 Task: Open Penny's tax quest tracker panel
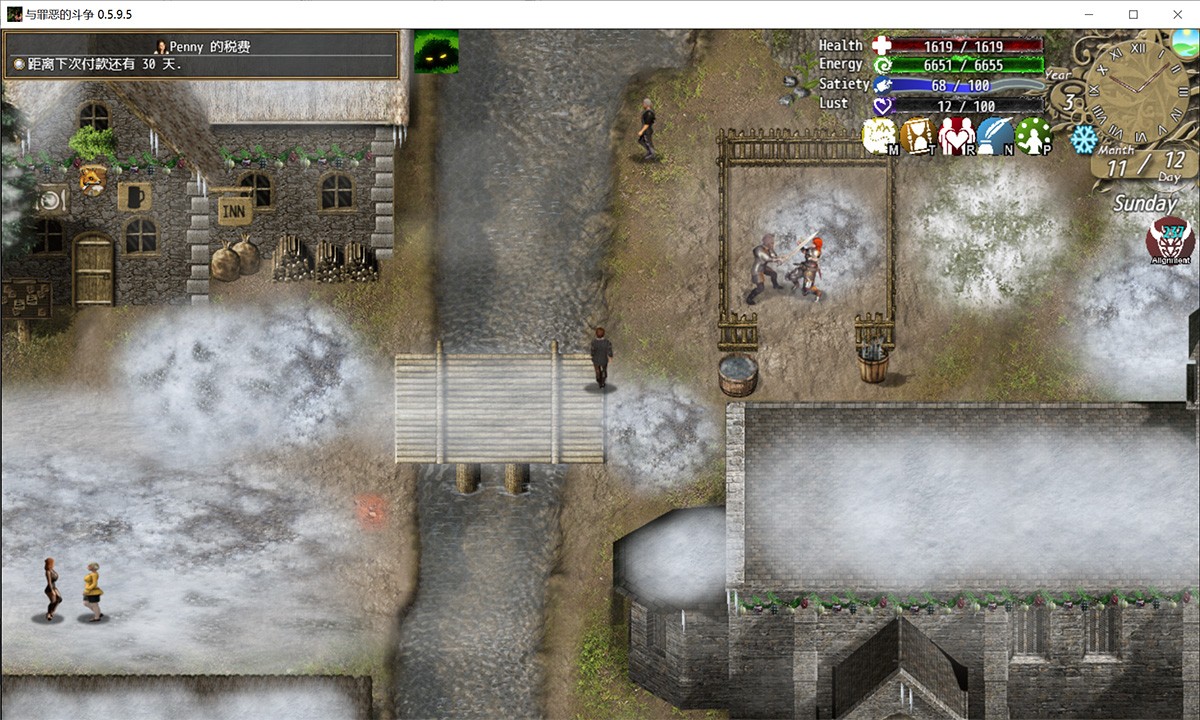(x=201, y=54)
